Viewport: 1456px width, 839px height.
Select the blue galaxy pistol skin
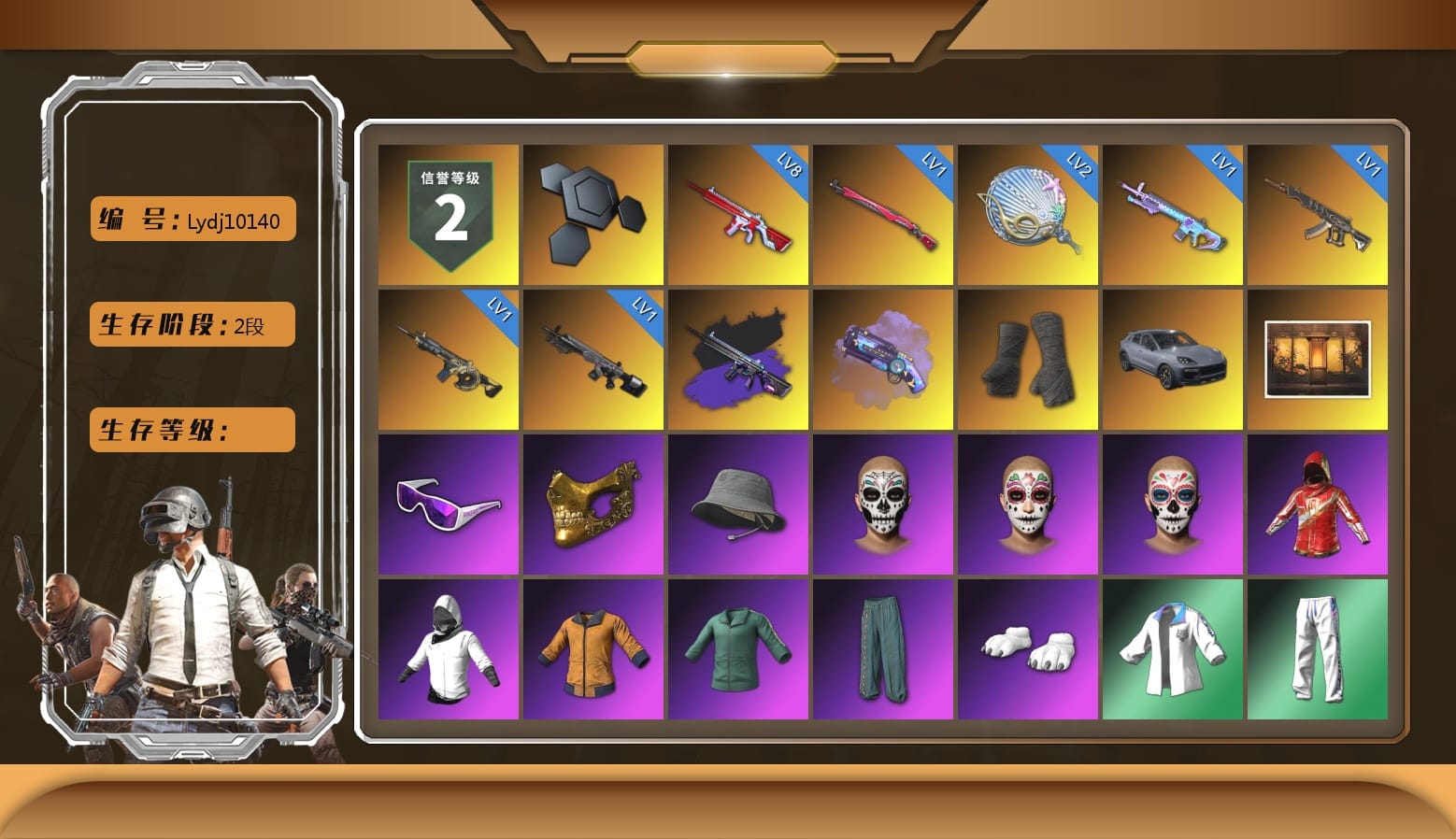pos(882,358)
